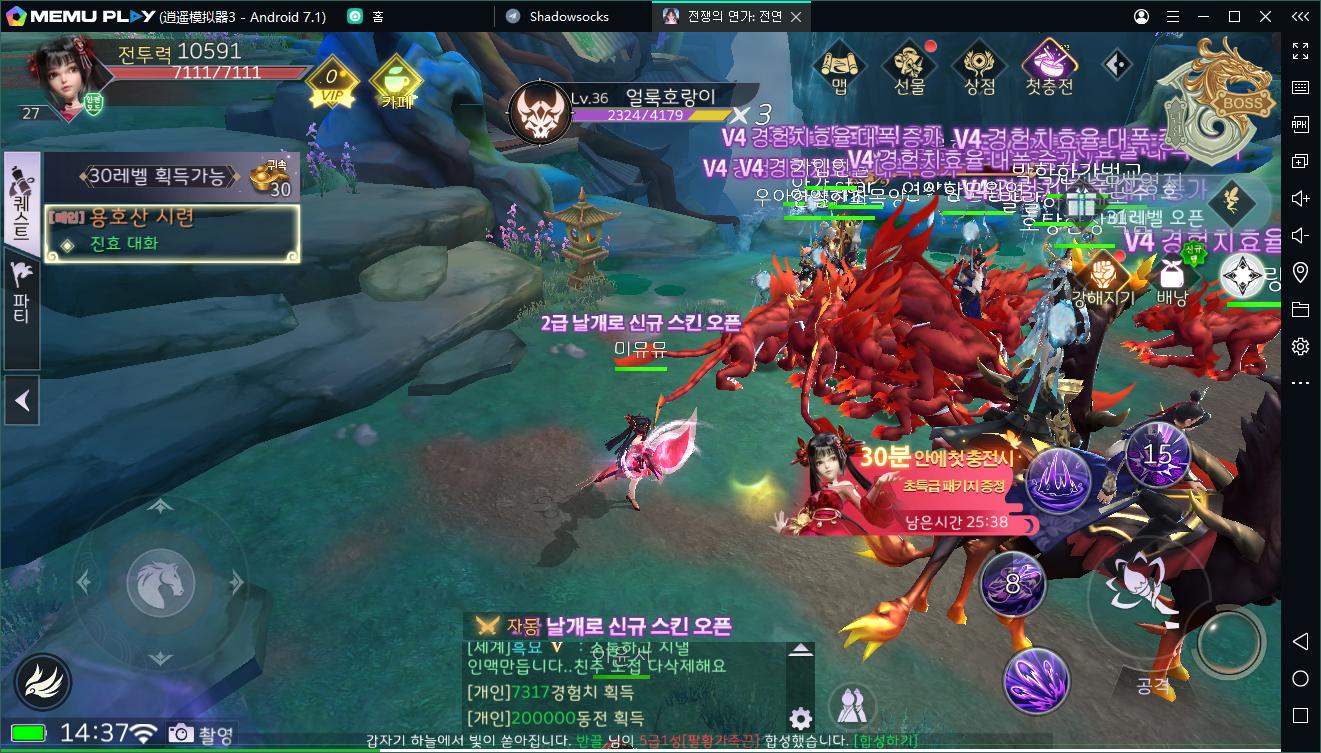Toggle 자동 auto-battle
Screen dimensions: 1321x753
point(508,626)
